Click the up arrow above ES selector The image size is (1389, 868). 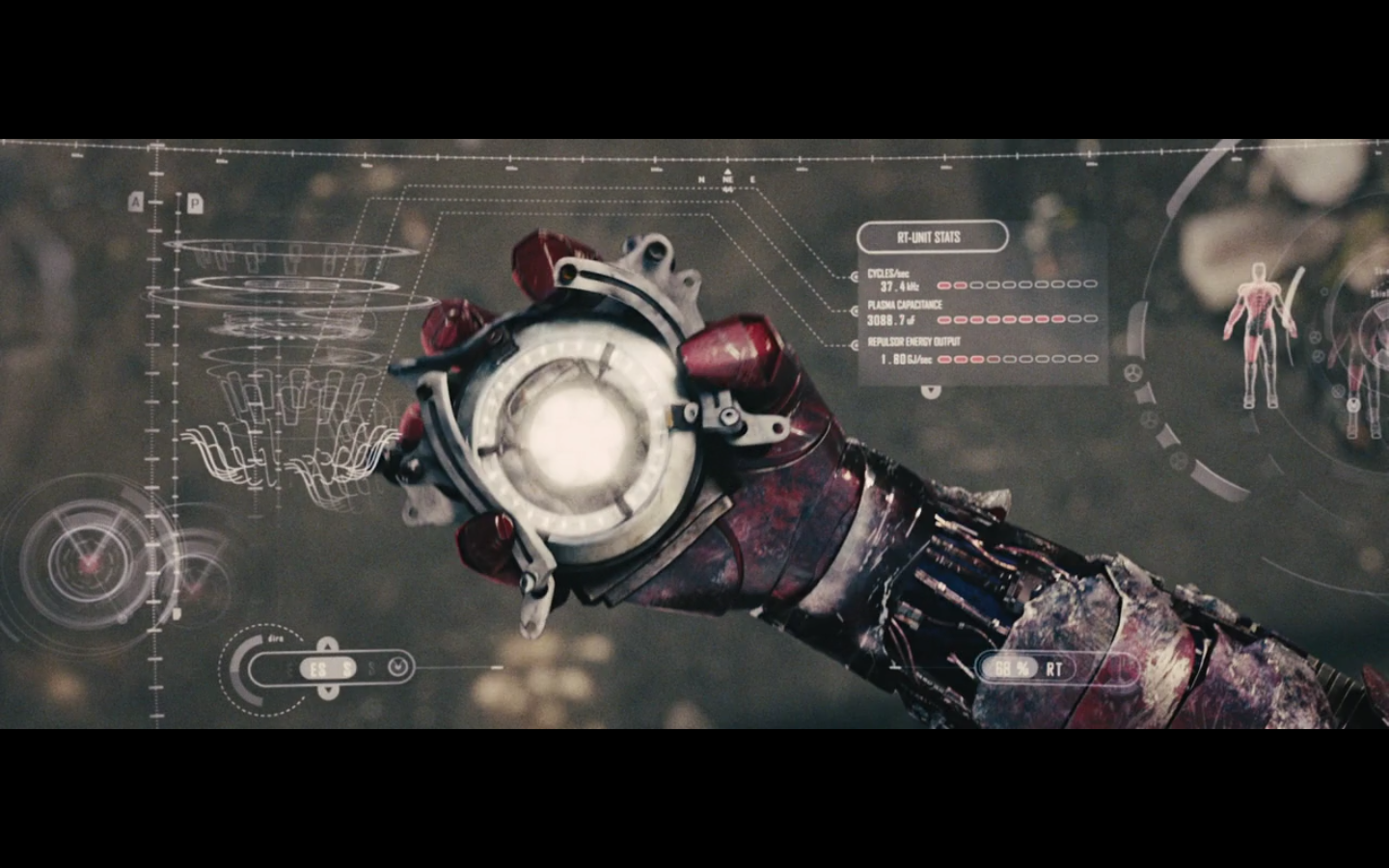[x=328, y=644]
